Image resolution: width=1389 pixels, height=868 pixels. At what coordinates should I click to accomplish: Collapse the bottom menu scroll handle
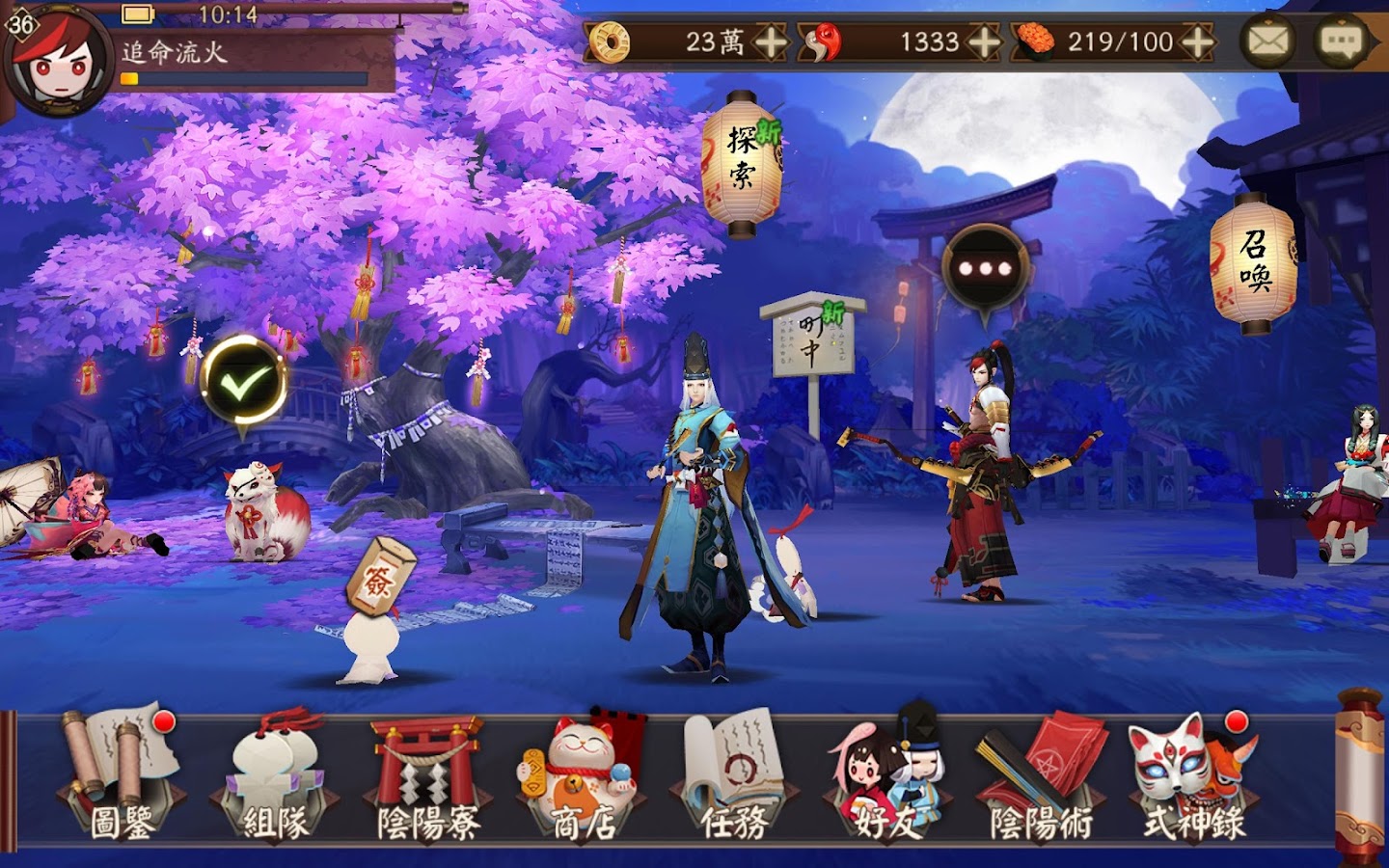[x=1360, y=772]
